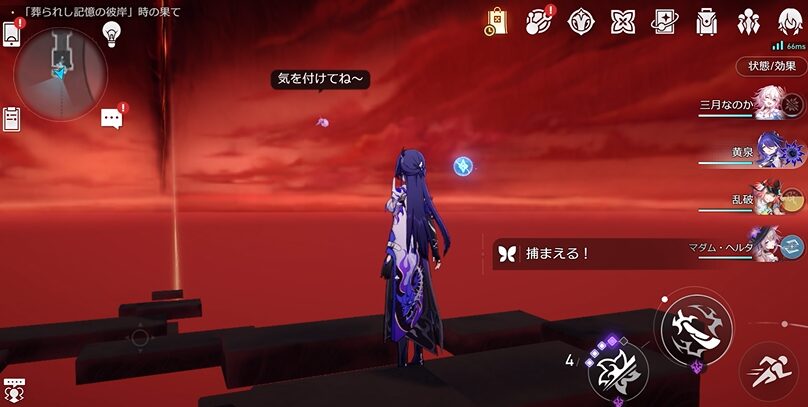The height and width of the screenshot is (407, 808).
Task: Open the character portrait icon
Action: pyautogui.click(x=788, y=21)
